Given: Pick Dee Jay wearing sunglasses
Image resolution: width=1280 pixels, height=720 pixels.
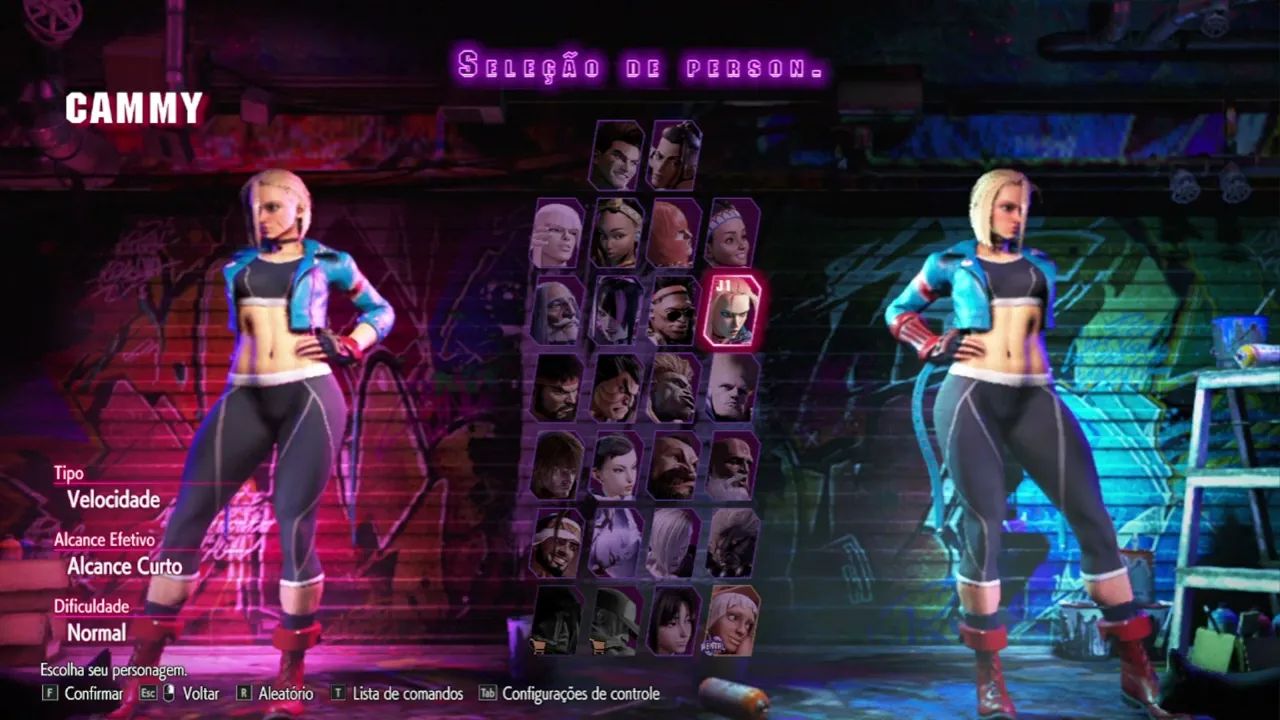Looking at the screenshot, I should [672, 310].
